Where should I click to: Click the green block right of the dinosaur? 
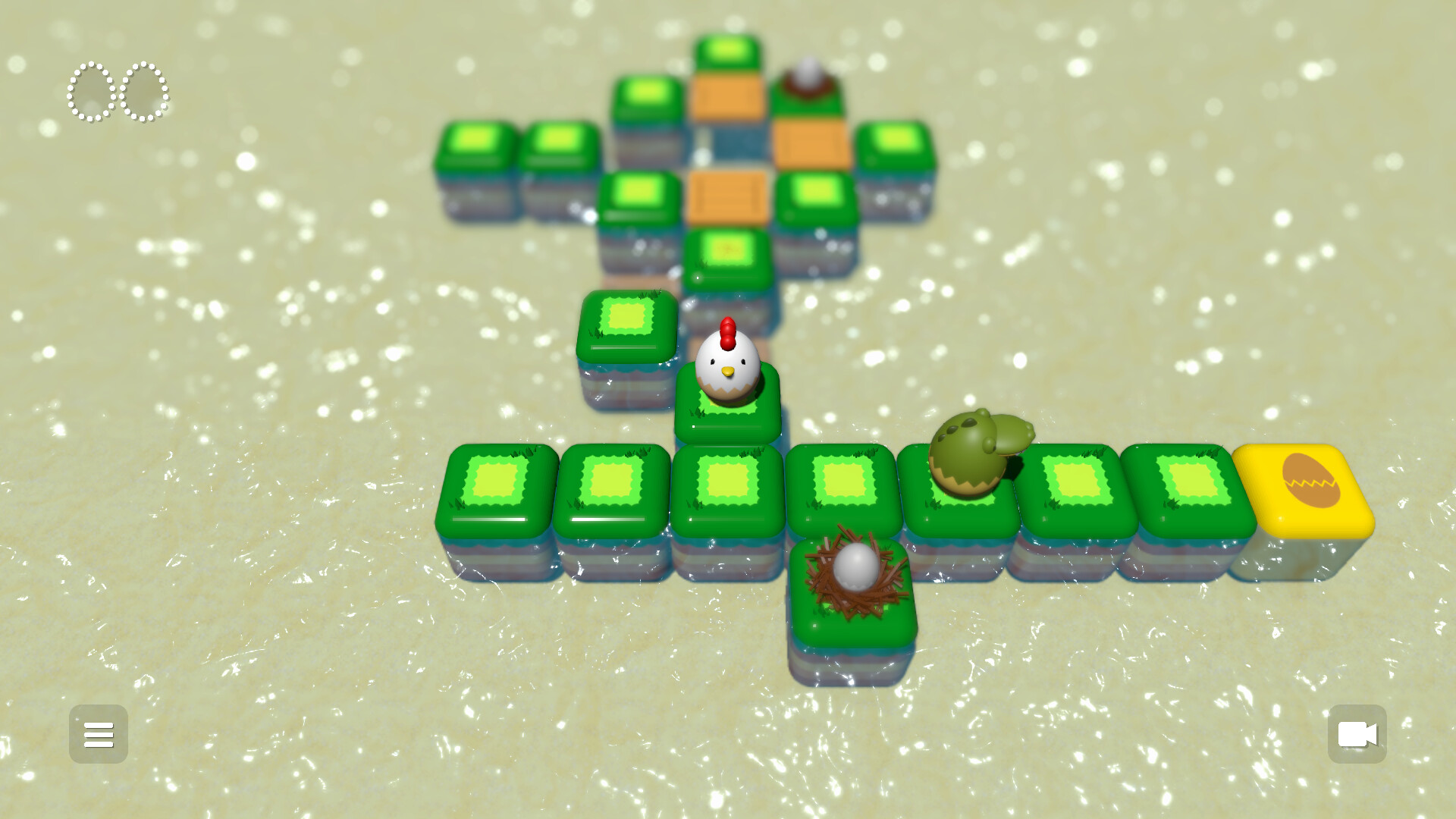(x=1069, y=489)
